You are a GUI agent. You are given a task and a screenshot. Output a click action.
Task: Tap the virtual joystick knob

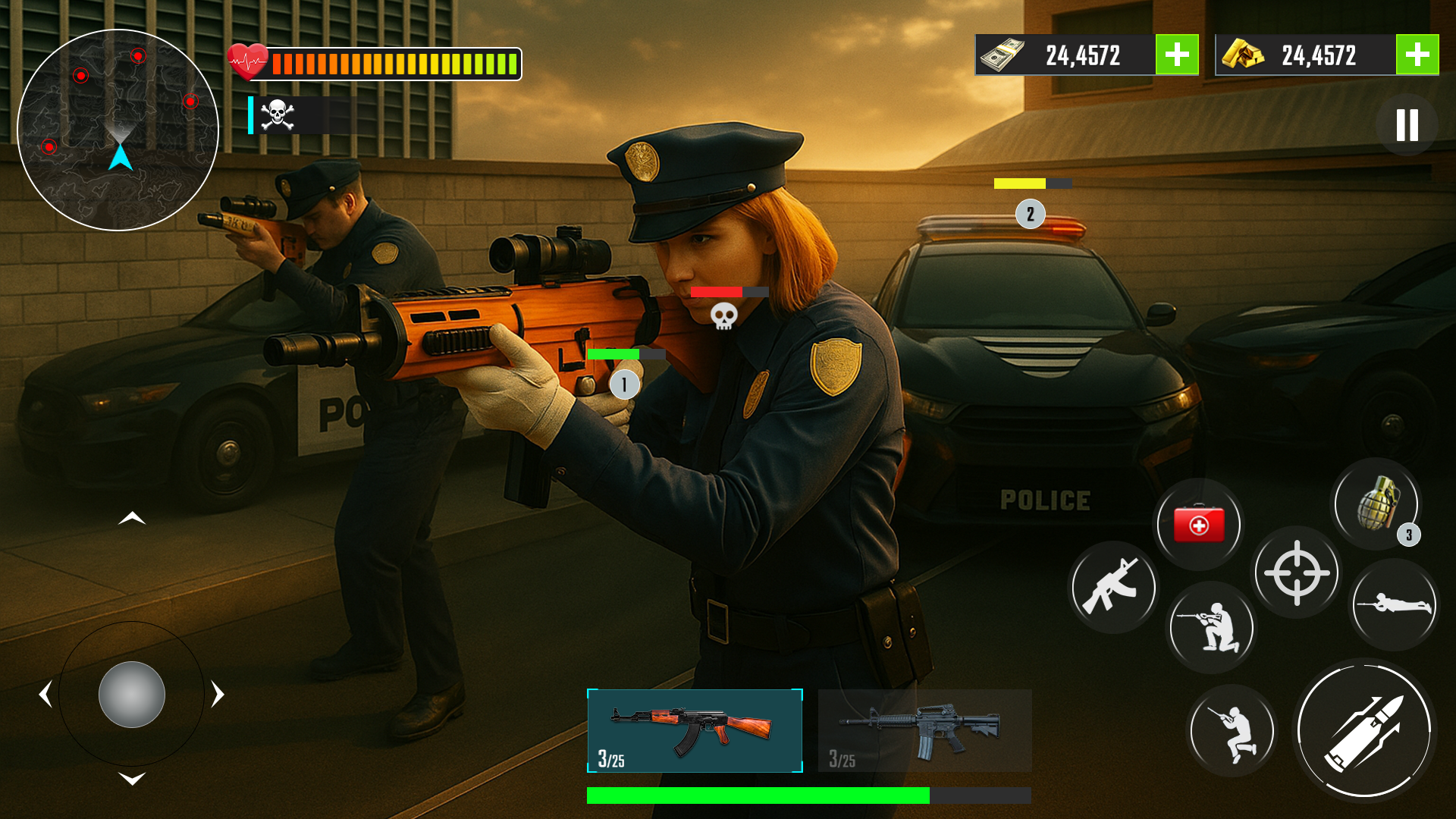click(132, 694)
